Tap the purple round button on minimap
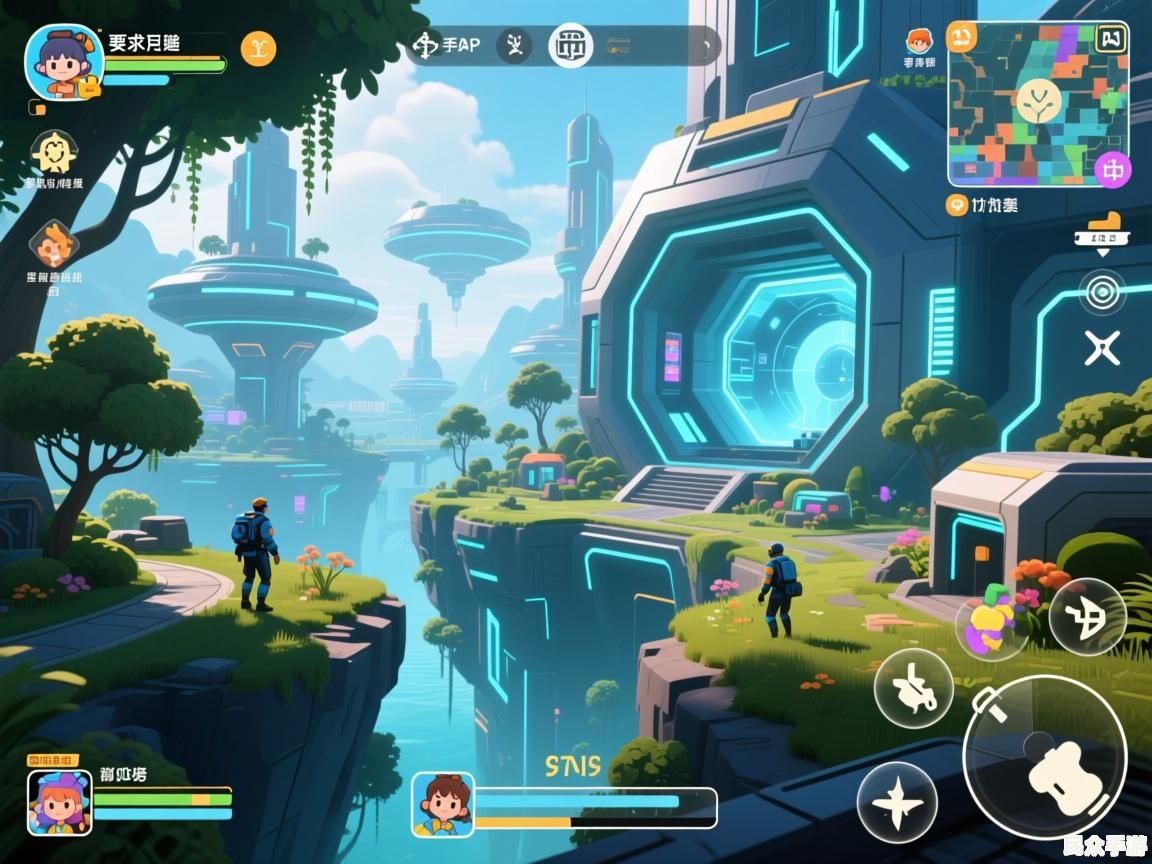Screen dimensions: 1152x864 pyautogui.click(x=1111, y=170)
